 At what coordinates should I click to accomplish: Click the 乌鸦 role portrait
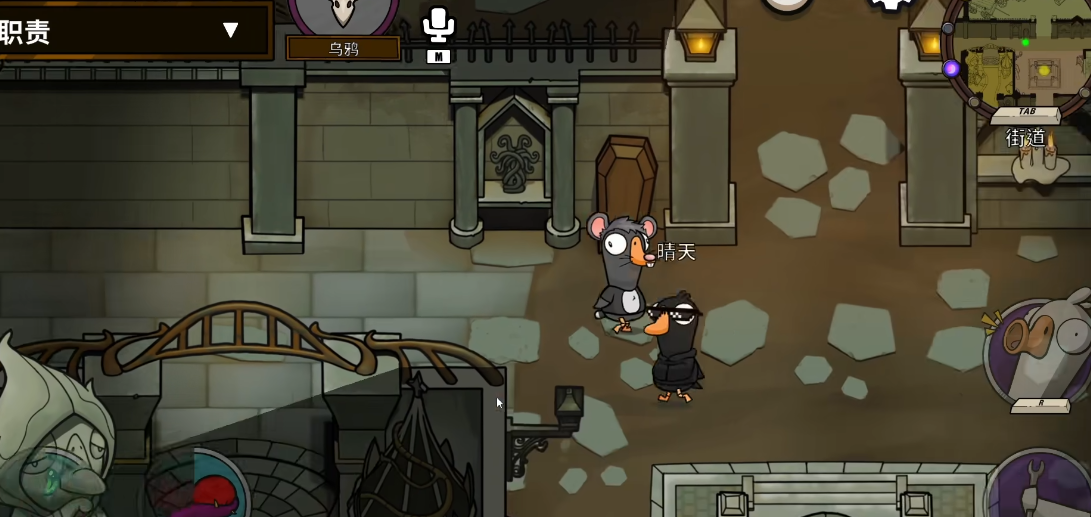tap(343, 14)
